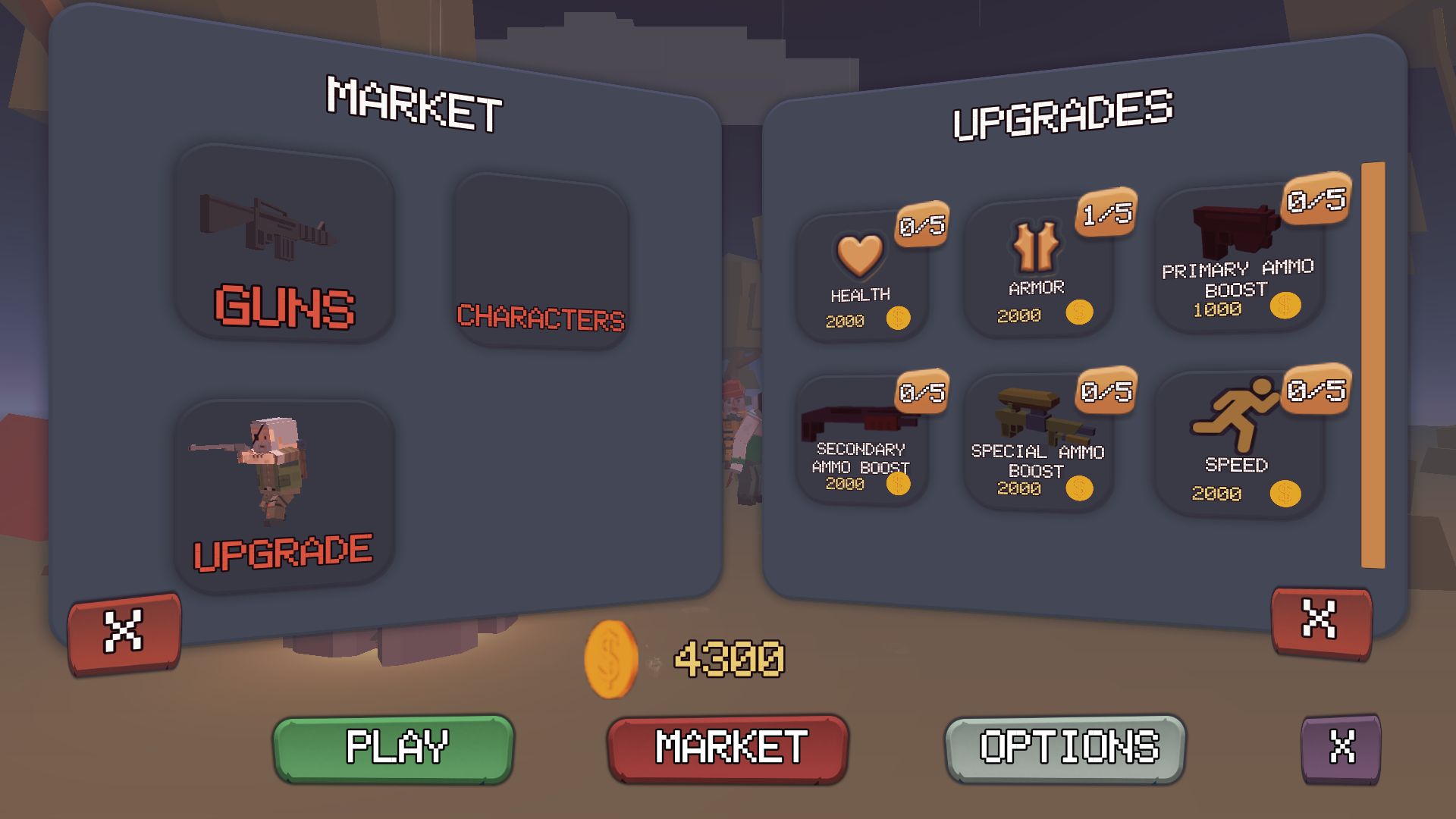Close the Upgrades panel
The image size is (1456, 819).
coord(1321,621)
